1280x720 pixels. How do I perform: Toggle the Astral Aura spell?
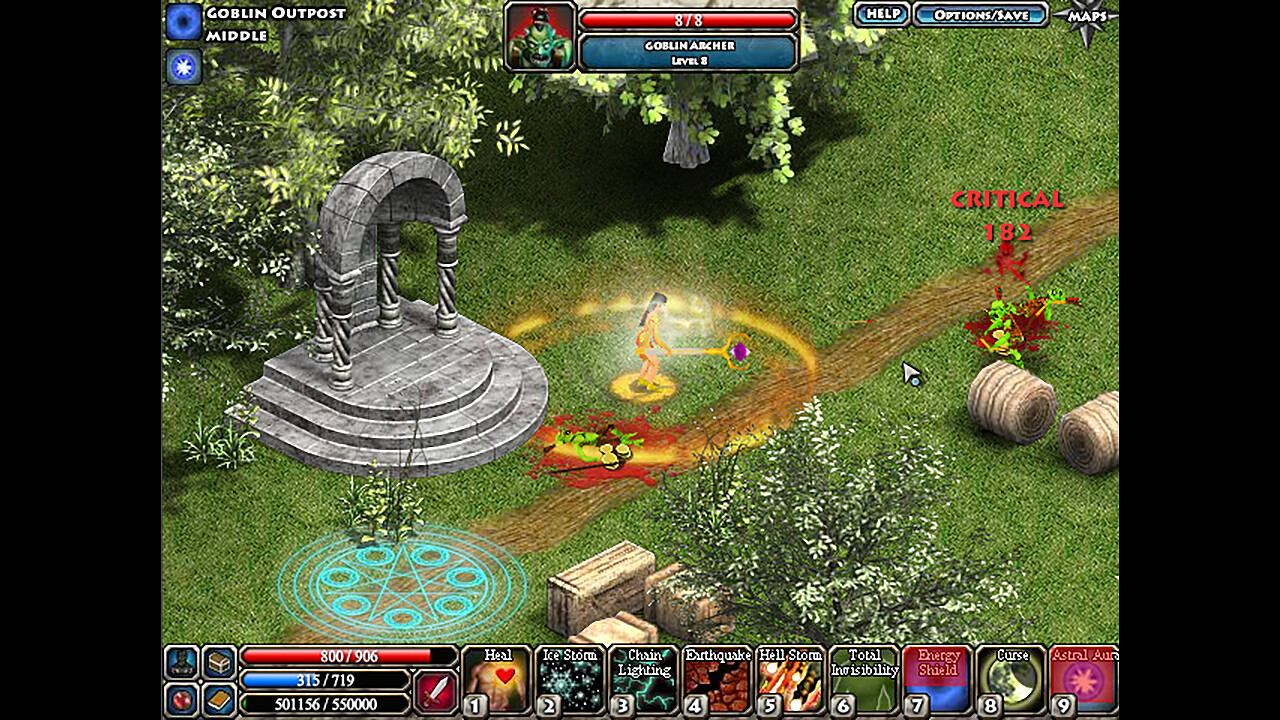(1082, 680)
